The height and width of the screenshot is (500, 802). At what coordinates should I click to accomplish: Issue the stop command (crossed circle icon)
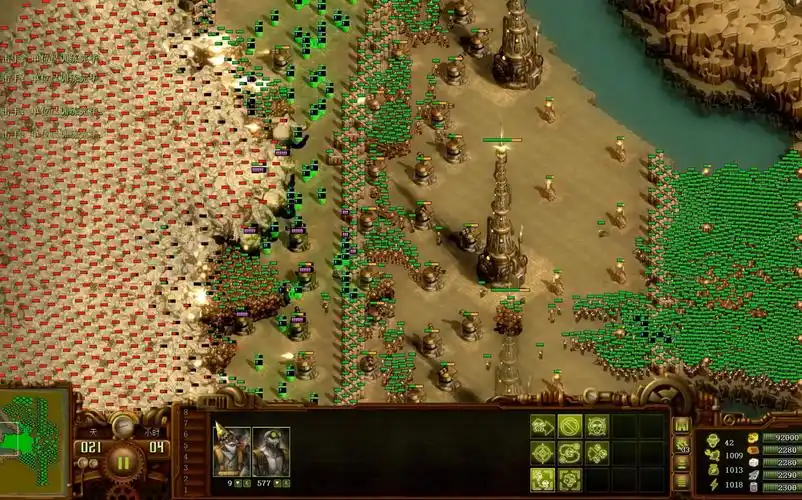pos(570,427)
